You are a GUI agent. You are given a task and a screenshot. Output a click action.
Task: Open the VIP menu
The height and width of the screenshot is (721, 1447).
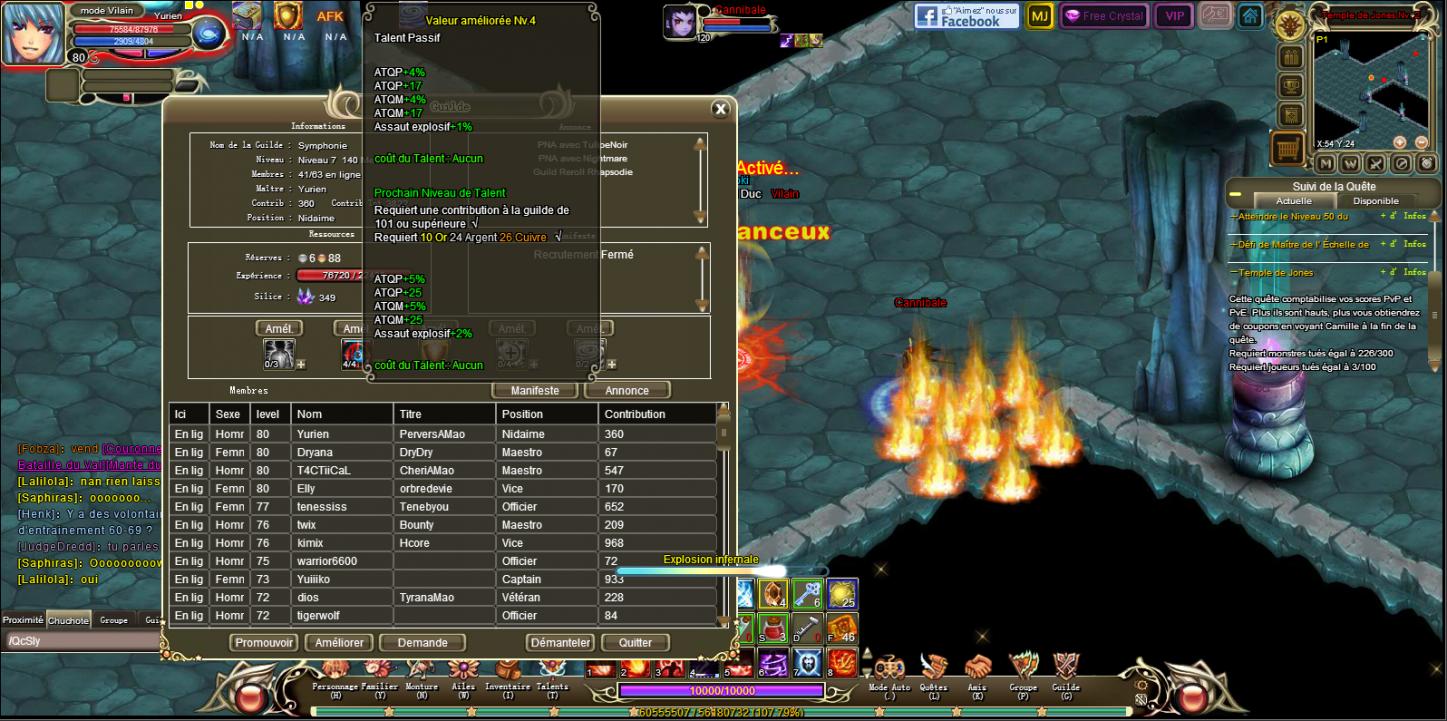[1173, 16]
